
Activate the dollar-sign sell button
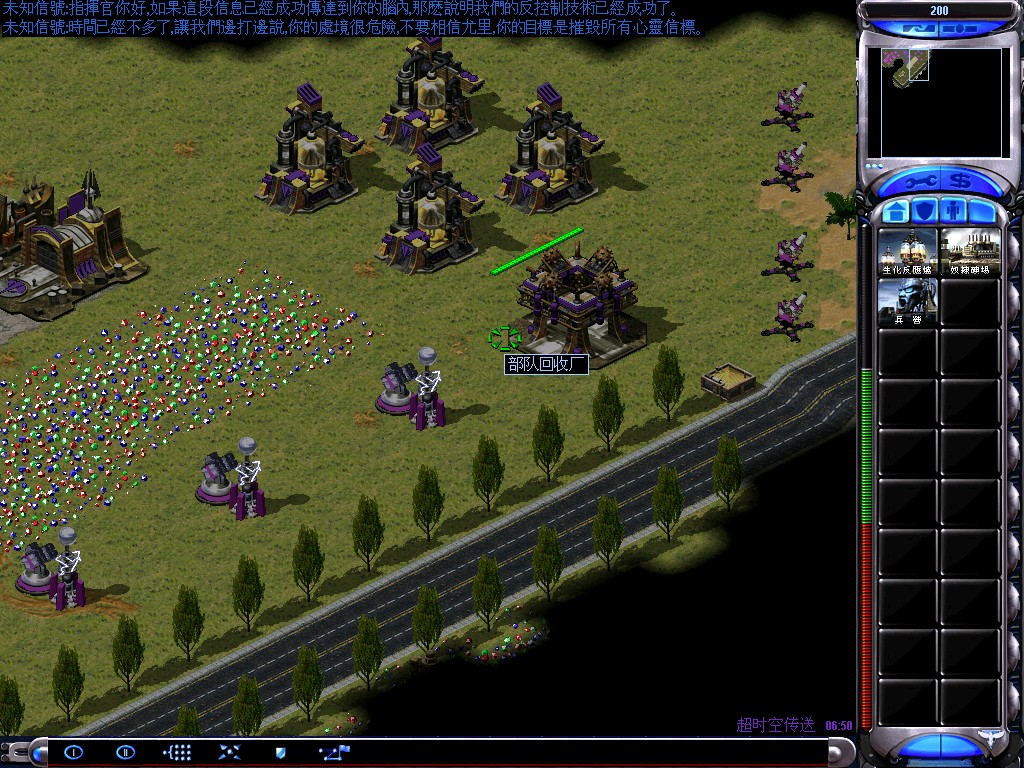point(963,182)
